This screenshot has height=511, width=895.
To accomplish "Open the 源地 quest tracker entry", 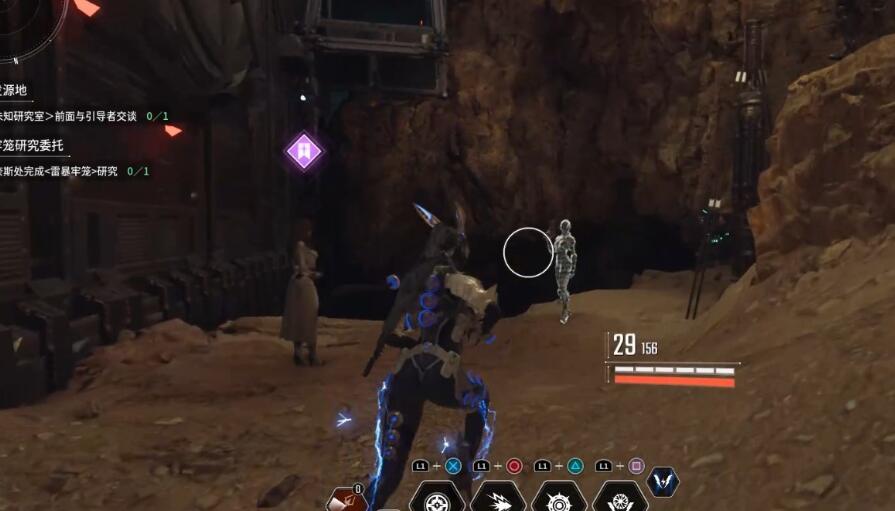I will coord(14,90).
